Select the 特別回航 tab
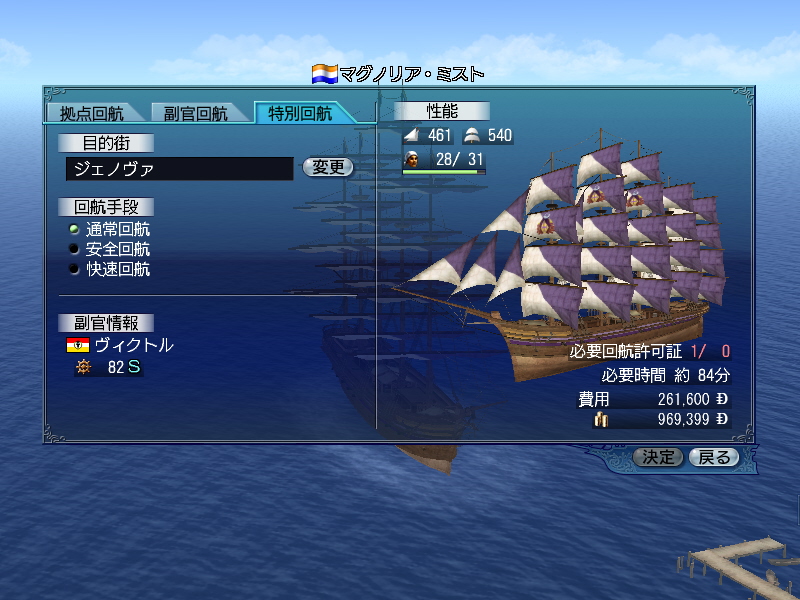800x600 pixels. click(x=300, y=113)
